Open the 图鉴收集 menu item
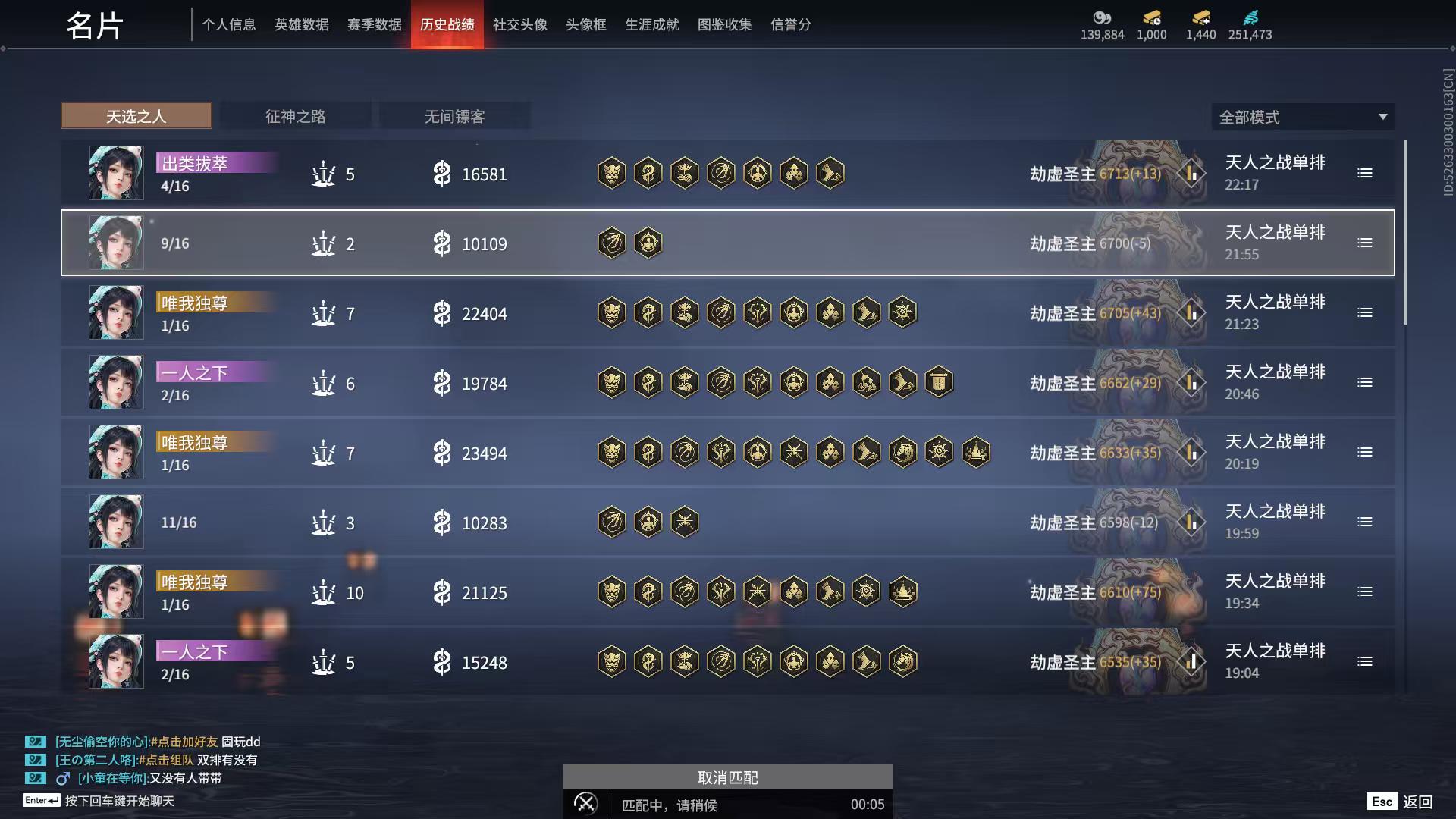The height and width of the screenshot is (819, 1456). 724,24
